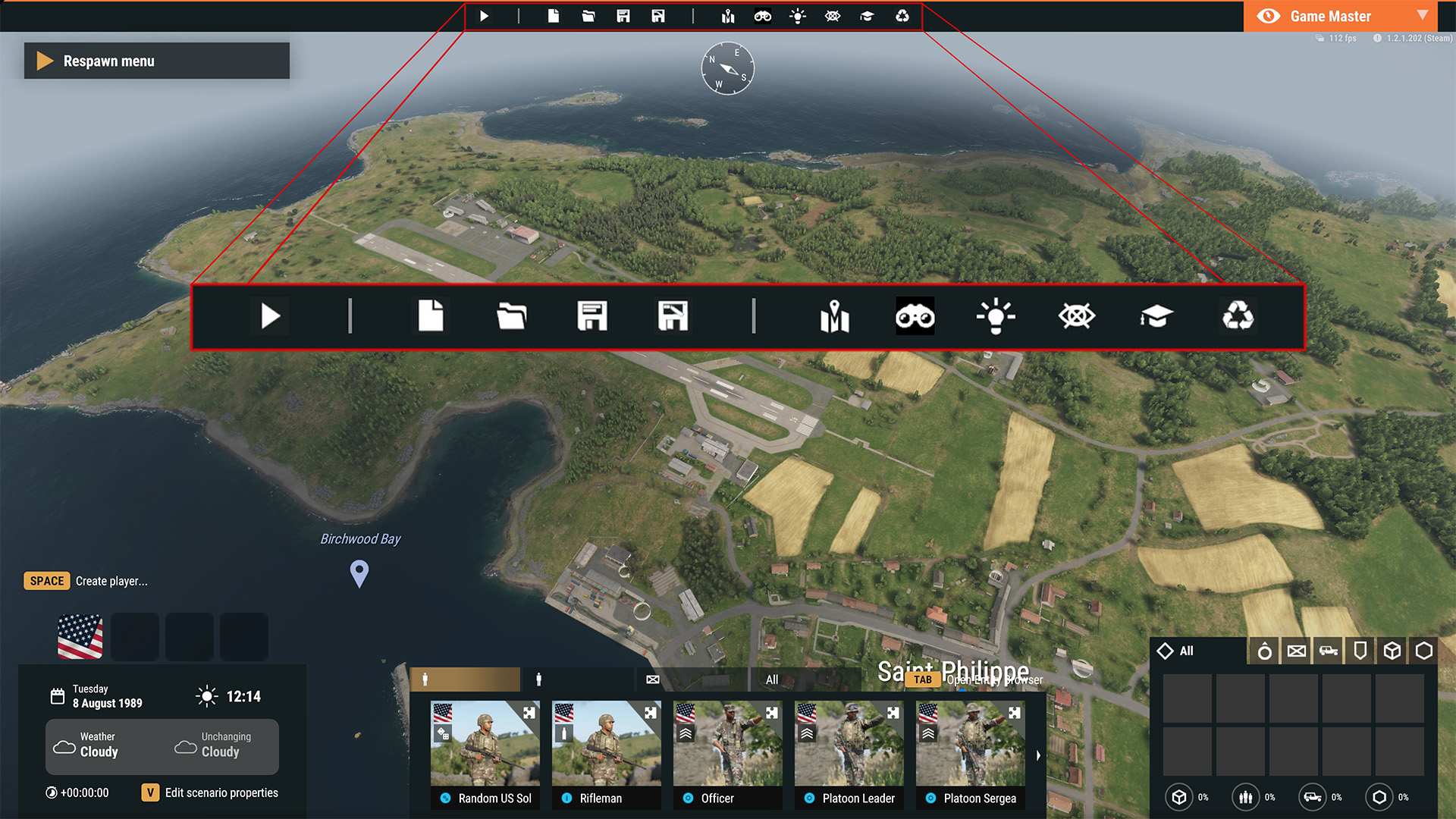
Task: Select the Random US Soldier card
Action: tap(485, 754)
